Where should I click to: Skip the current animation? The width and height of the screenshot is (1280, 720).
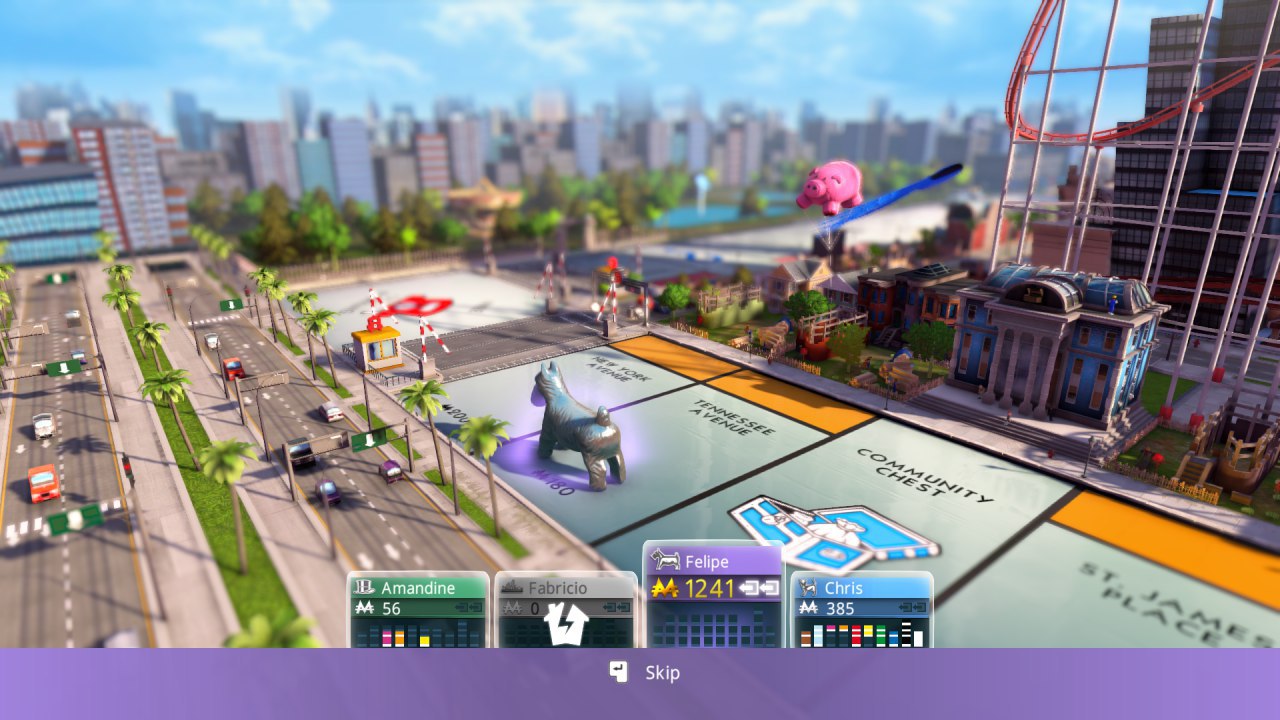(645, 673)
